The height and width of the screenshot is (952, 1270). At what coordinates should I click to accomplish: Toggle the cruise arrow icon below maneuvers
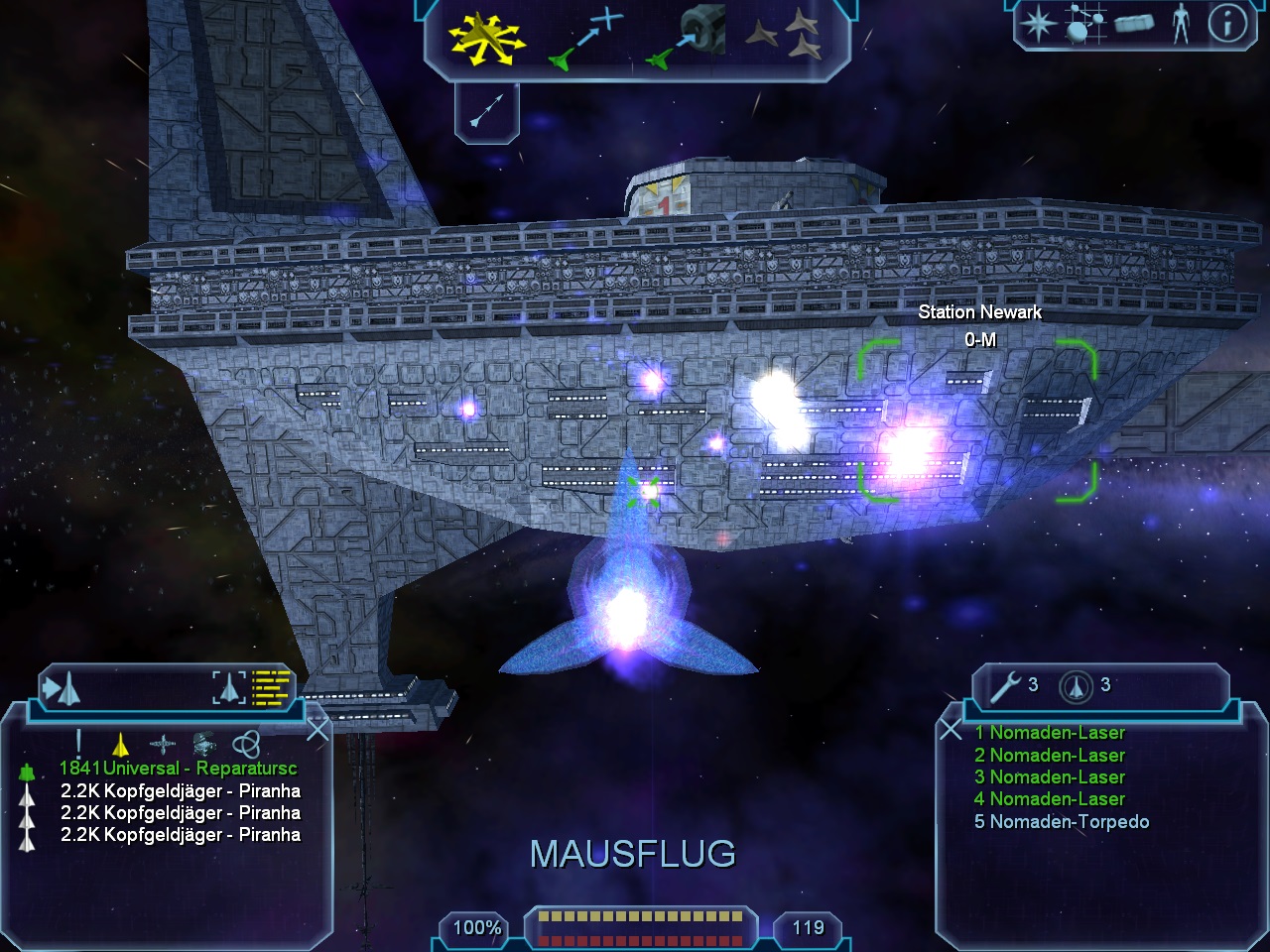coord(486,109)
